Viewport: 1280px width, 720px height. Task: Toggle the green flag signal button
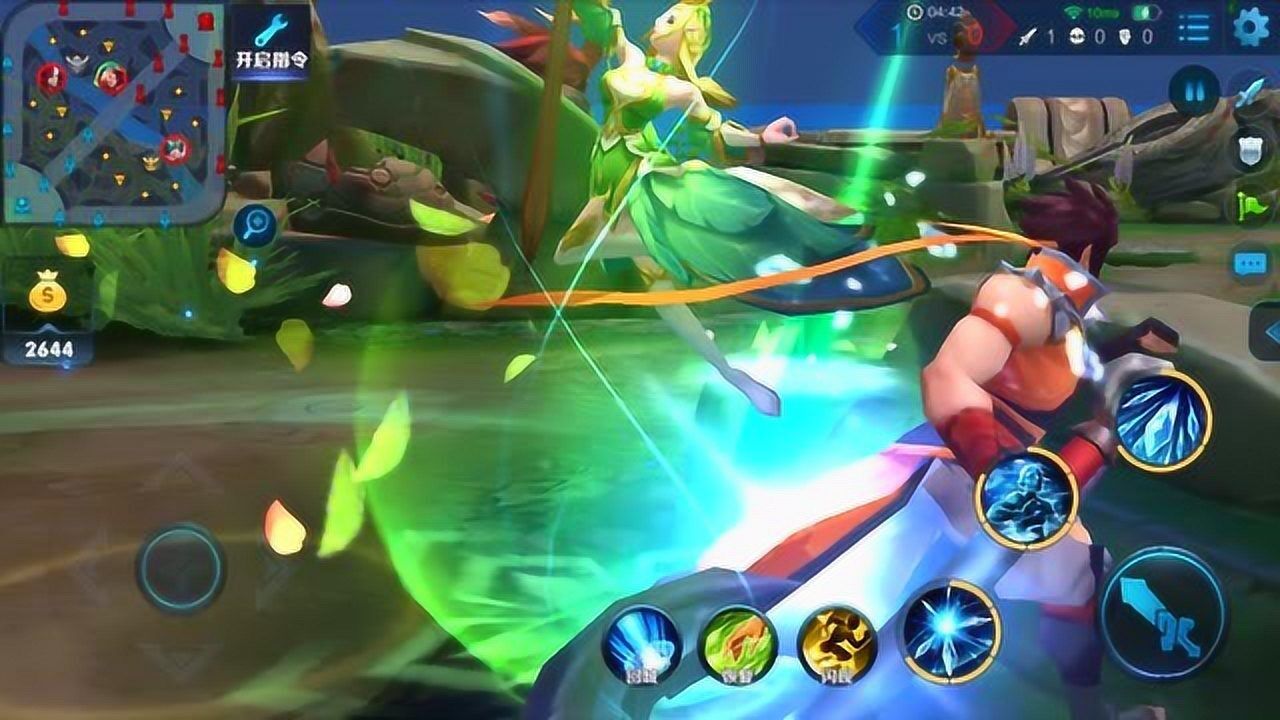(1249, 204)
